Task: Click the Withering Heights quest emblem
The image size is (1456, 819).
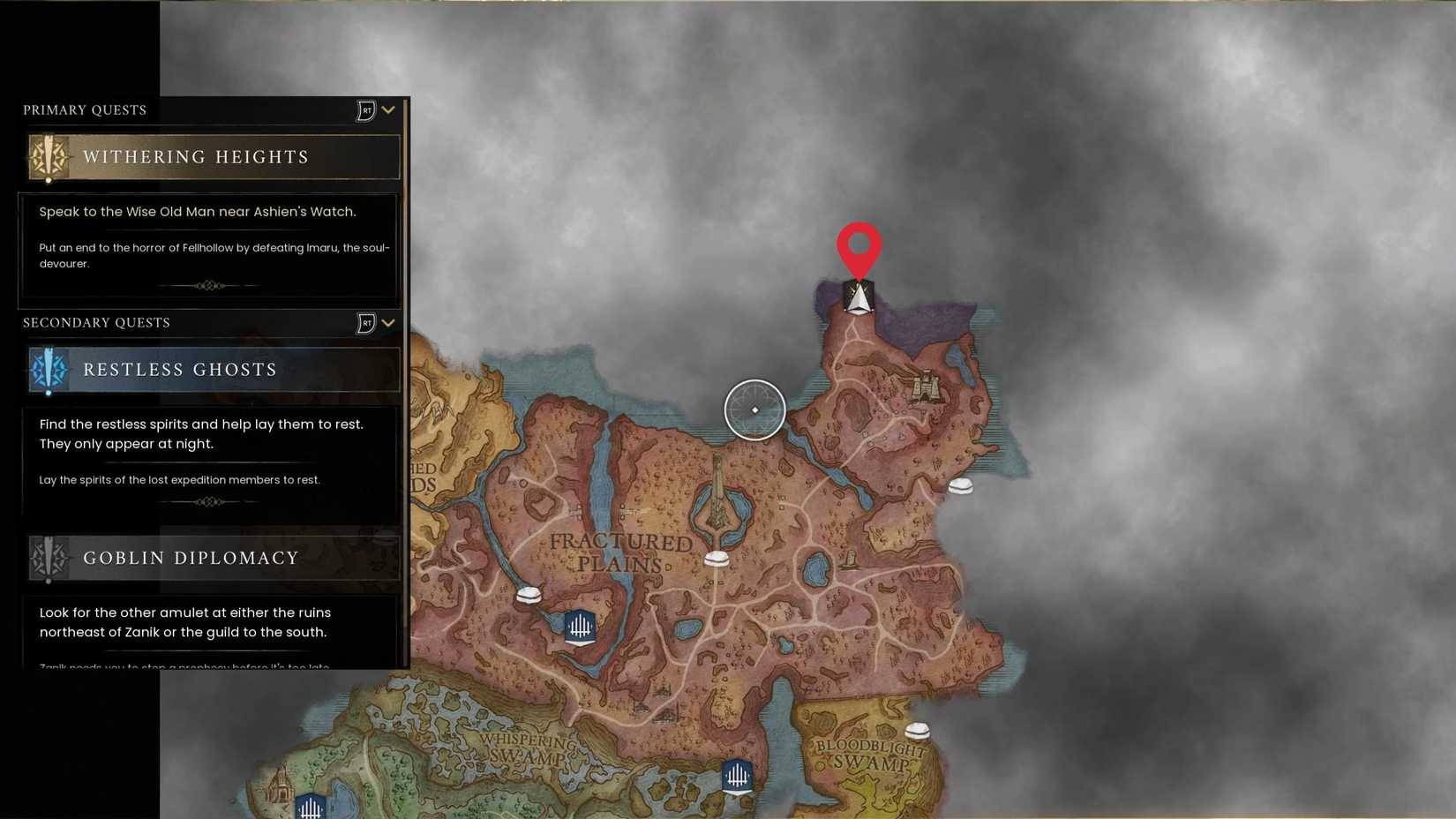Action: coord(49,157)
